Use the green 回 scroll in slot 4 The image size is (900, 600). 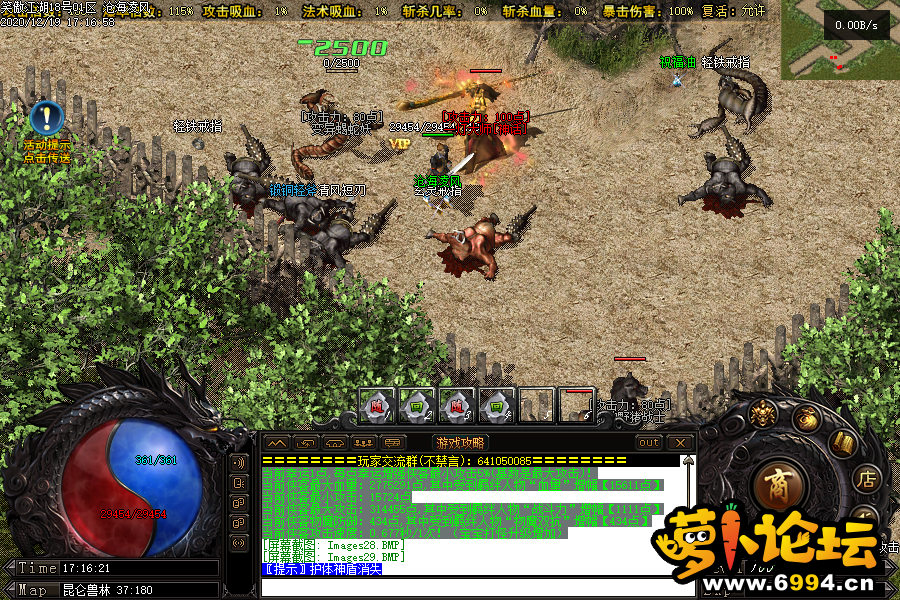point(497,405)
